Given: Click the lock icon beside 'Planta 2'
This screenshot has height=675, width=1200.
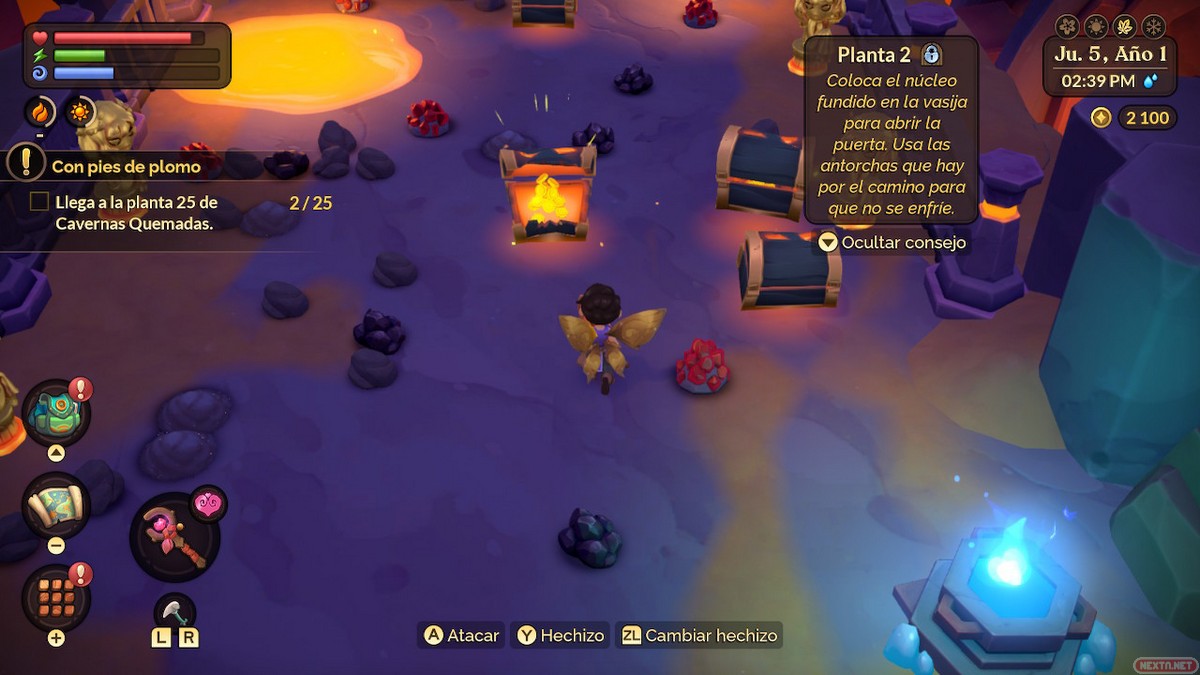Looking at the screenshot, I should click(931, 54).
